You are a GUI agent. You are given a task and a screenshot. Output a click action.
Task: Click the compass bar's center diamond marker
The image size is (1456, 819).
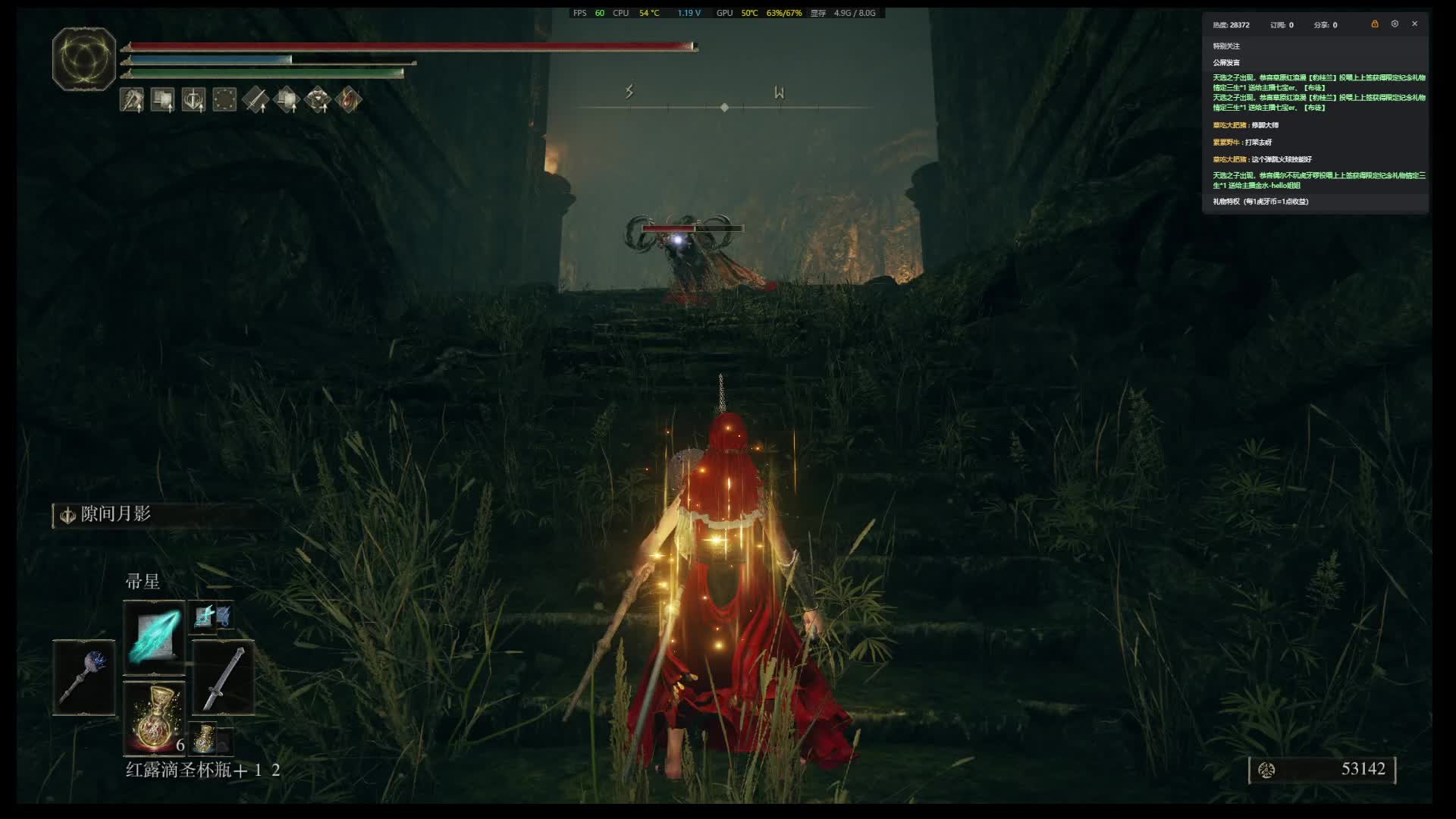724,108
